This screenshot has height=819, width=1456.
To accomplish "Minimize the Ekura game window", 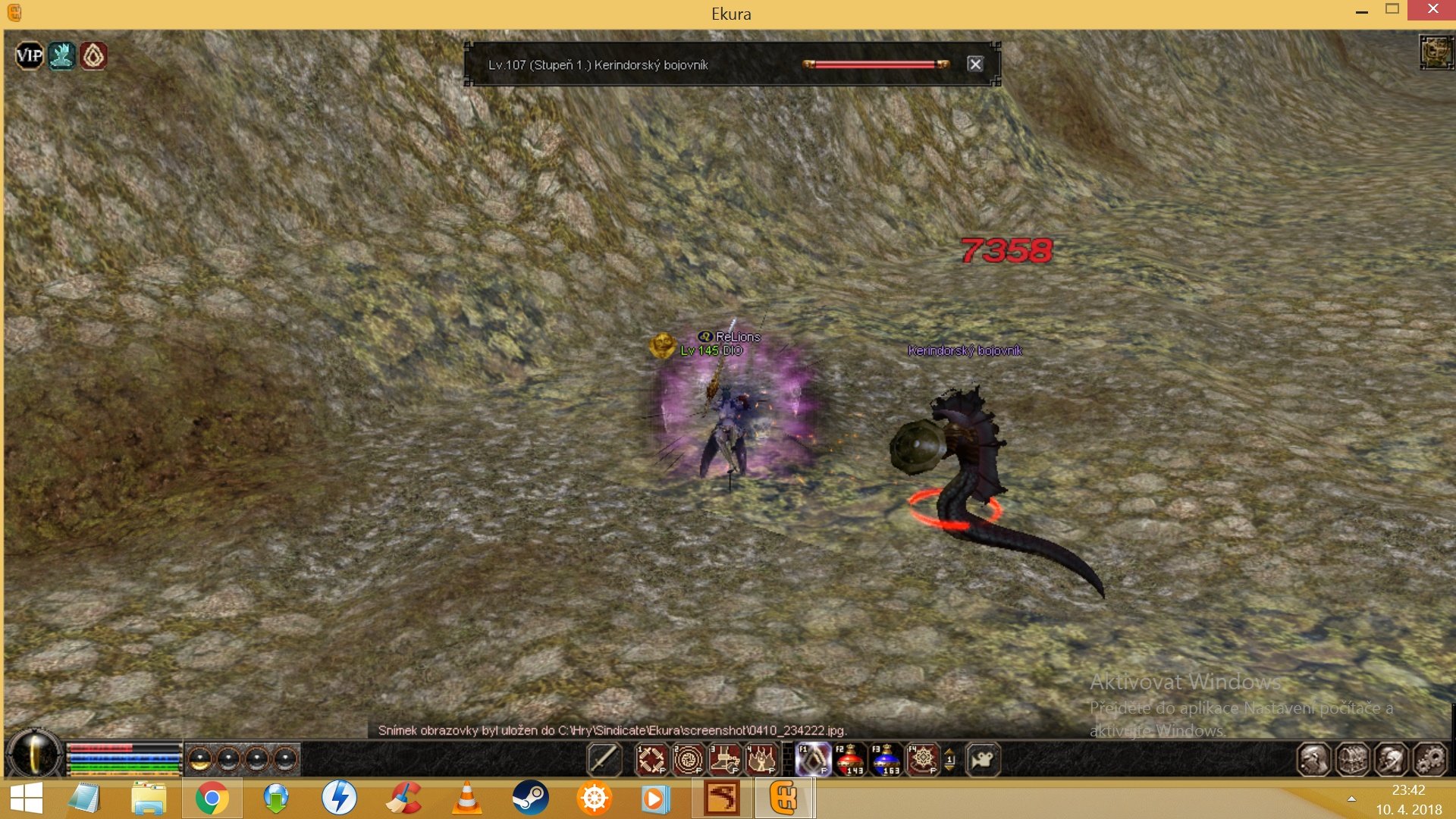I will [x=1362, y=12].
